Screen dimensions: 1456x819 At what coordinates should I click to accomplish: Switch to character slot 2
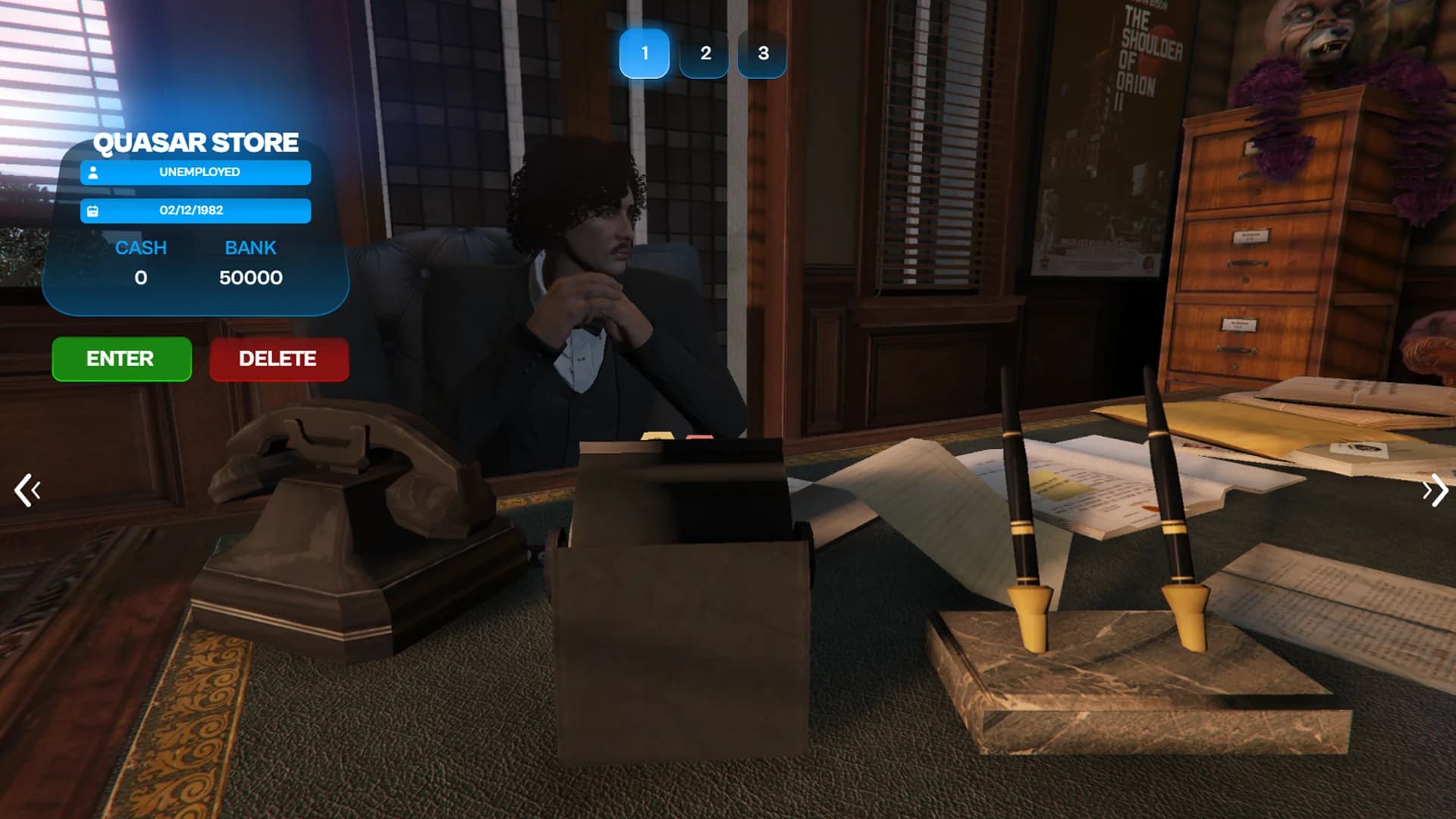pyautogui.click(x=704, y=53)
